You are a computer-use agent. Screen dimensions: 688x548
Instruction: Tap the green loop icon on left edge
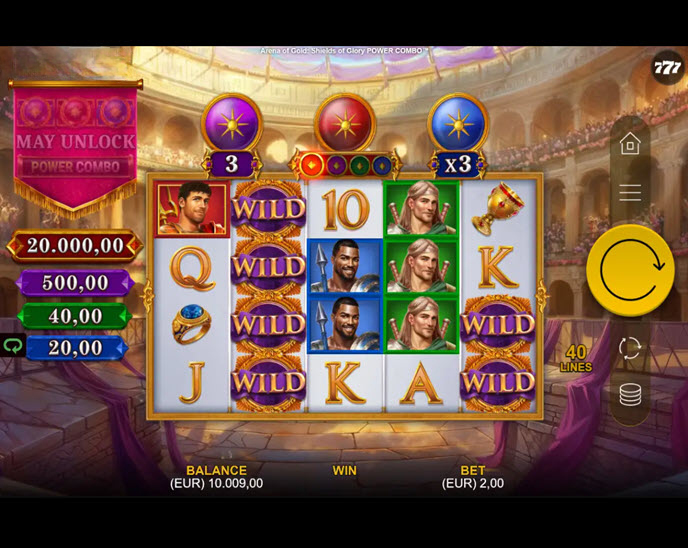tap(12, 346)
